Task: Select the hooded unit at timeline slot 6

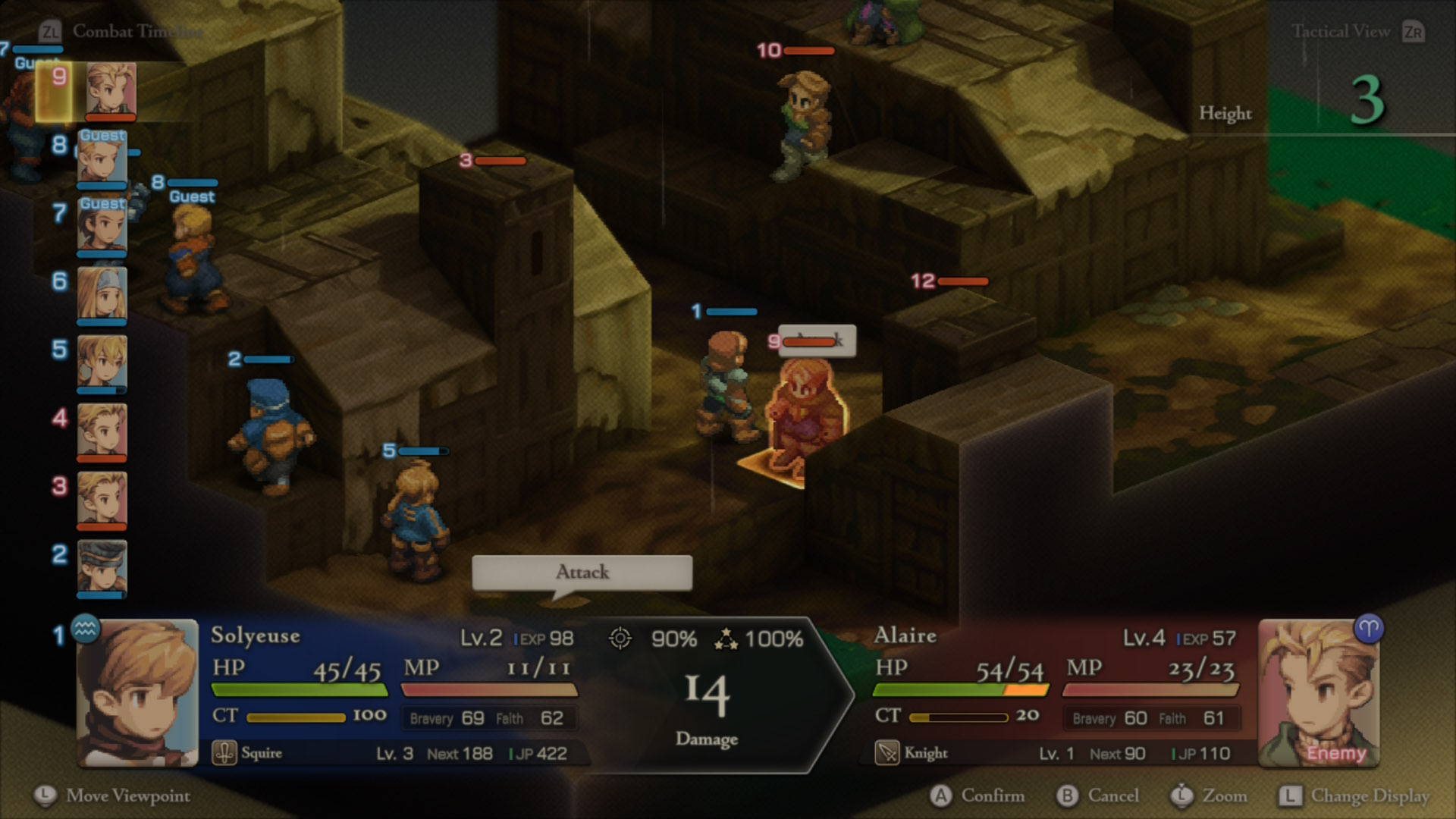Action: pyautogui.click(x=102, y=293)
